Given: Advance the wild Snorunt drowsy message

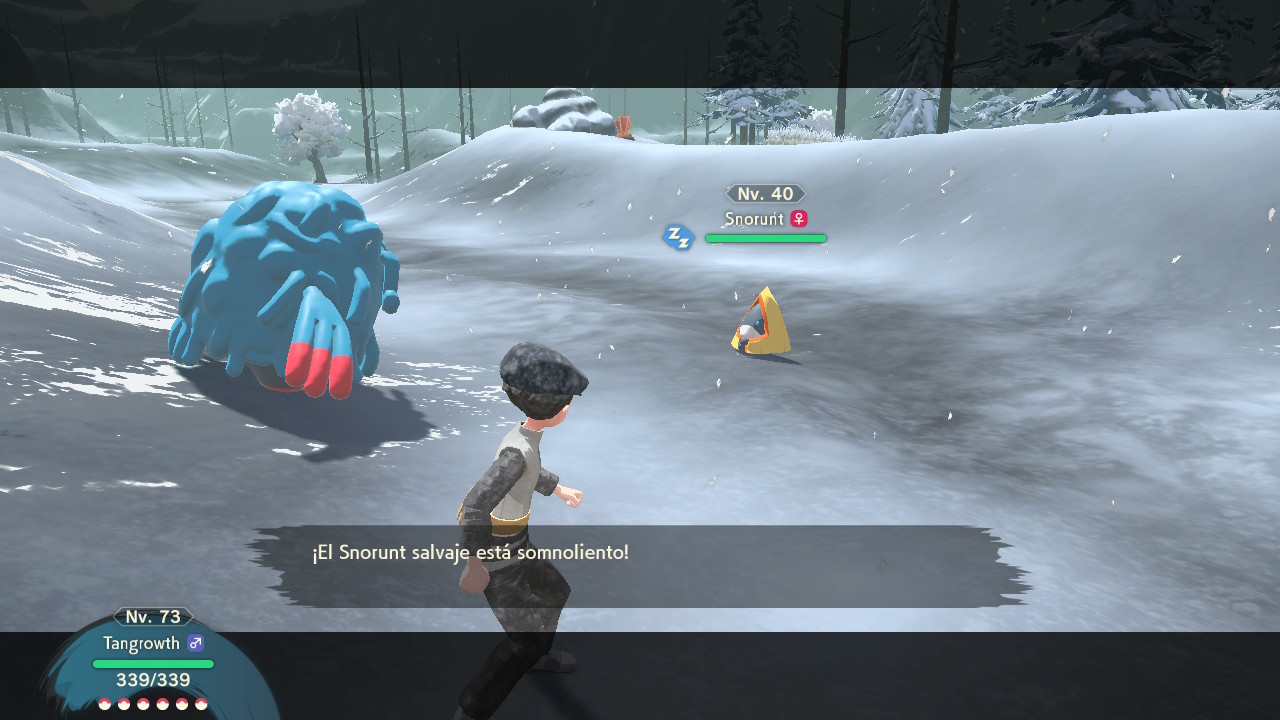Looking at the screenshot, I should [x=640, y=565].
